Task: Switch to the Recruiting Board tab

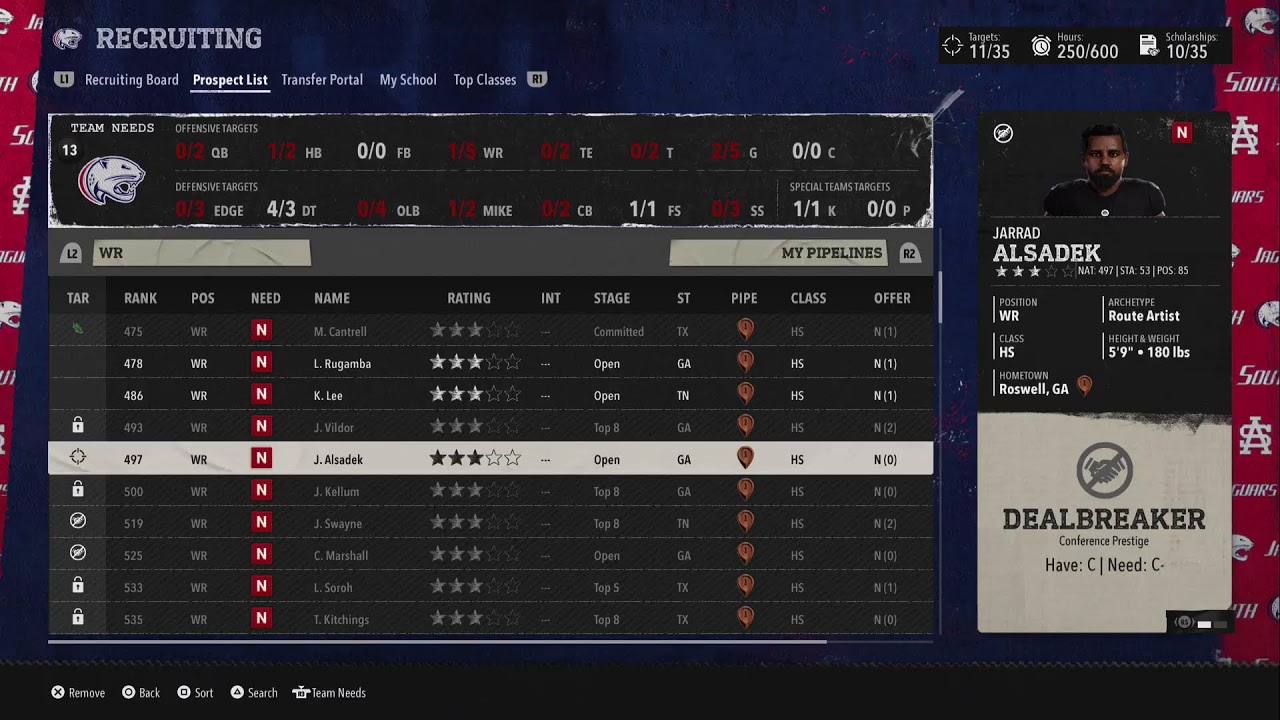Action: click(131, 80)
